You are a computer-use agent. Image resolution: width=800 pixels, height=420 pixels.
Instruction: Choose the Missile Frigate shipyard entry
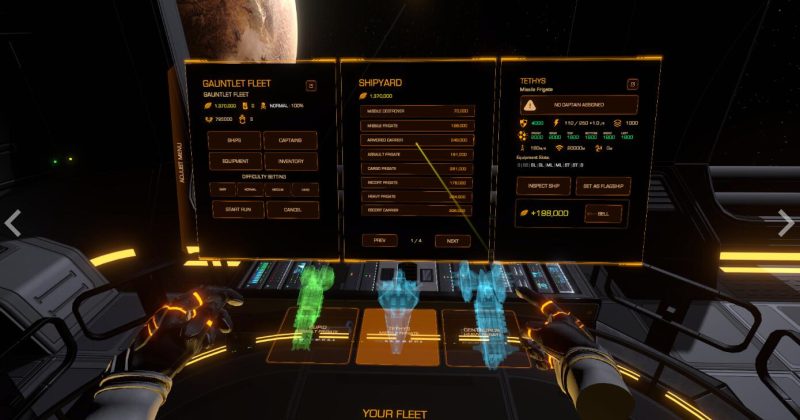[x=417, y=126]
